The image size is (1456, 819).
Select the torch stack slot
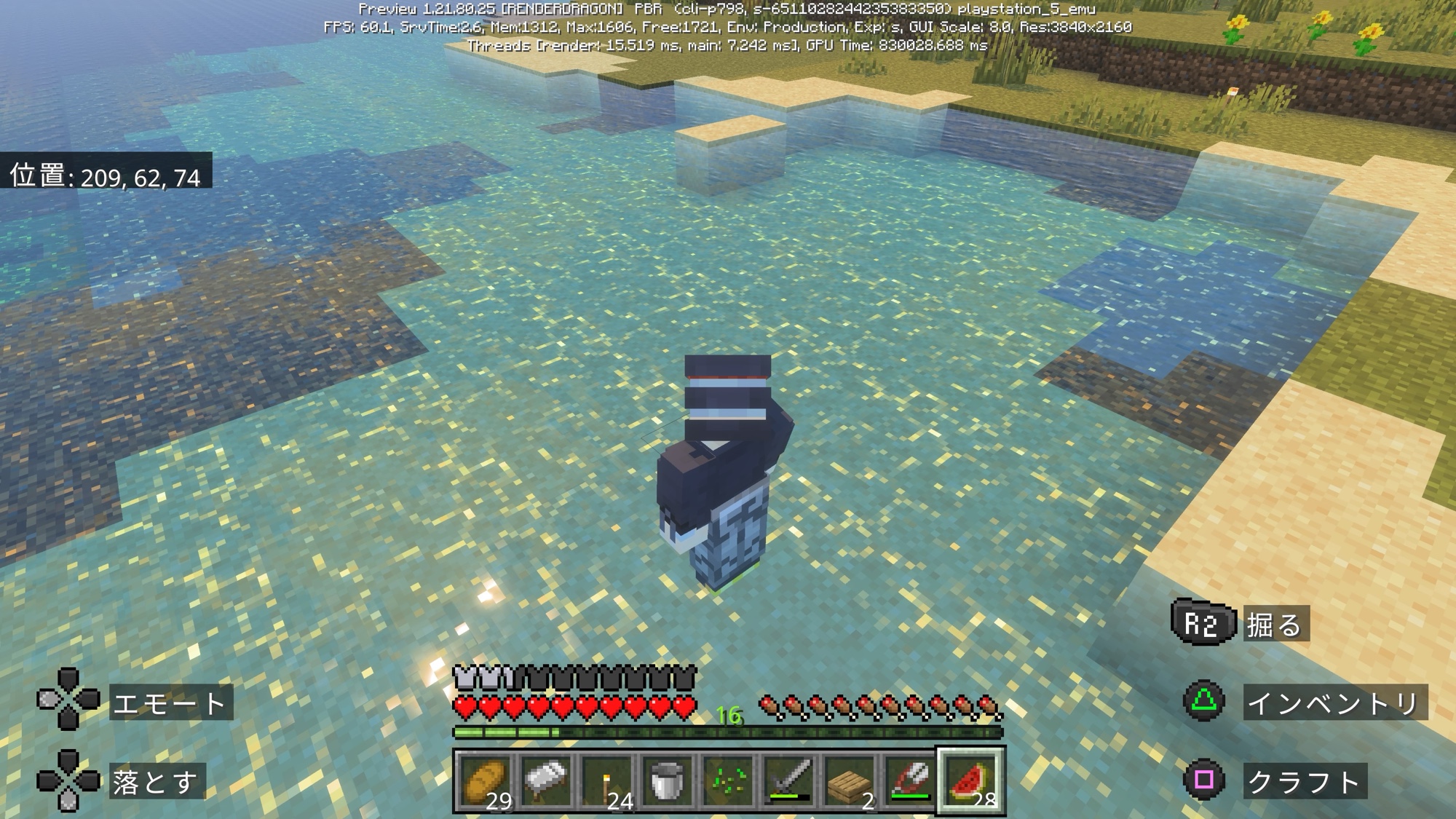click(607, 780)
